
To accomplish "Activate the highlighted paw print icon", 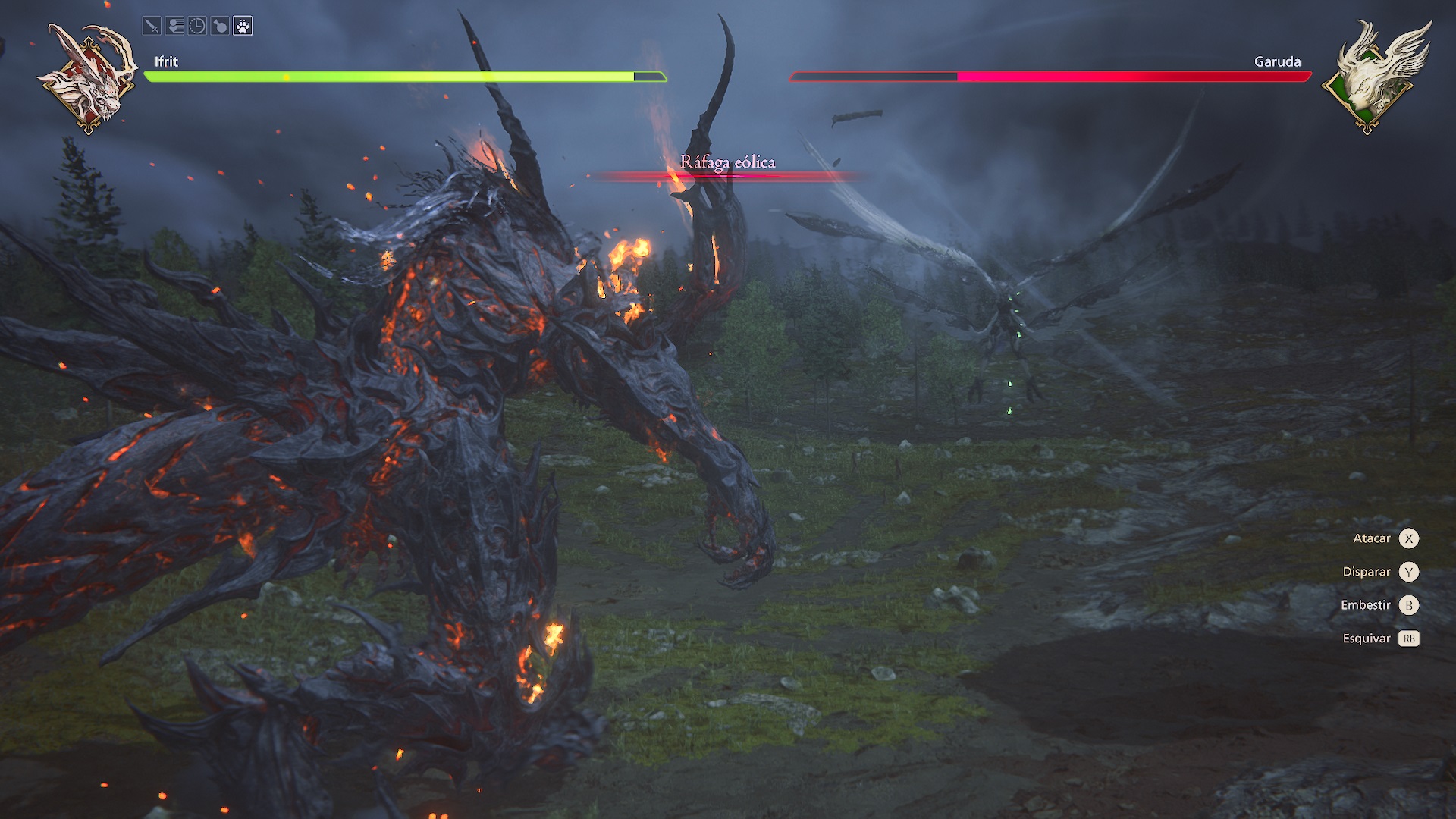I will tap(243, 27).
